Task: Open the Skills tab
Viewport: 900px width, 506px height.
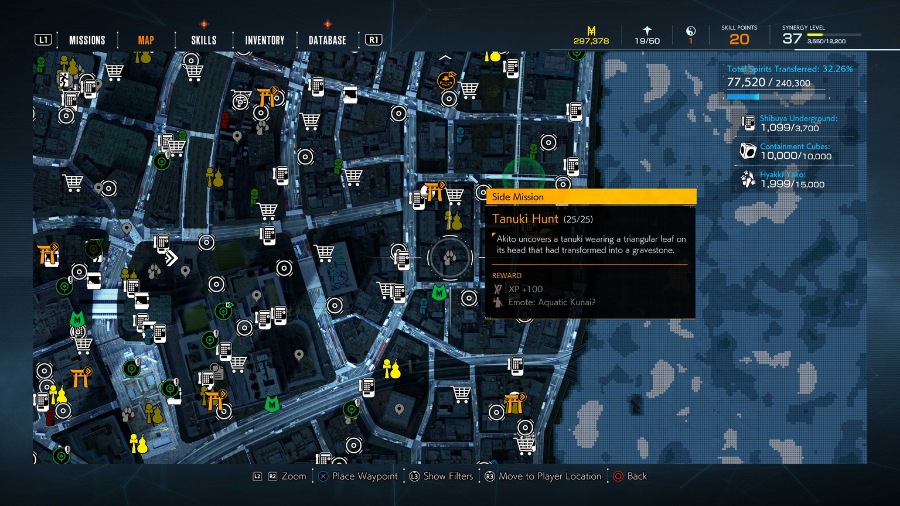Action: point(204,40)
